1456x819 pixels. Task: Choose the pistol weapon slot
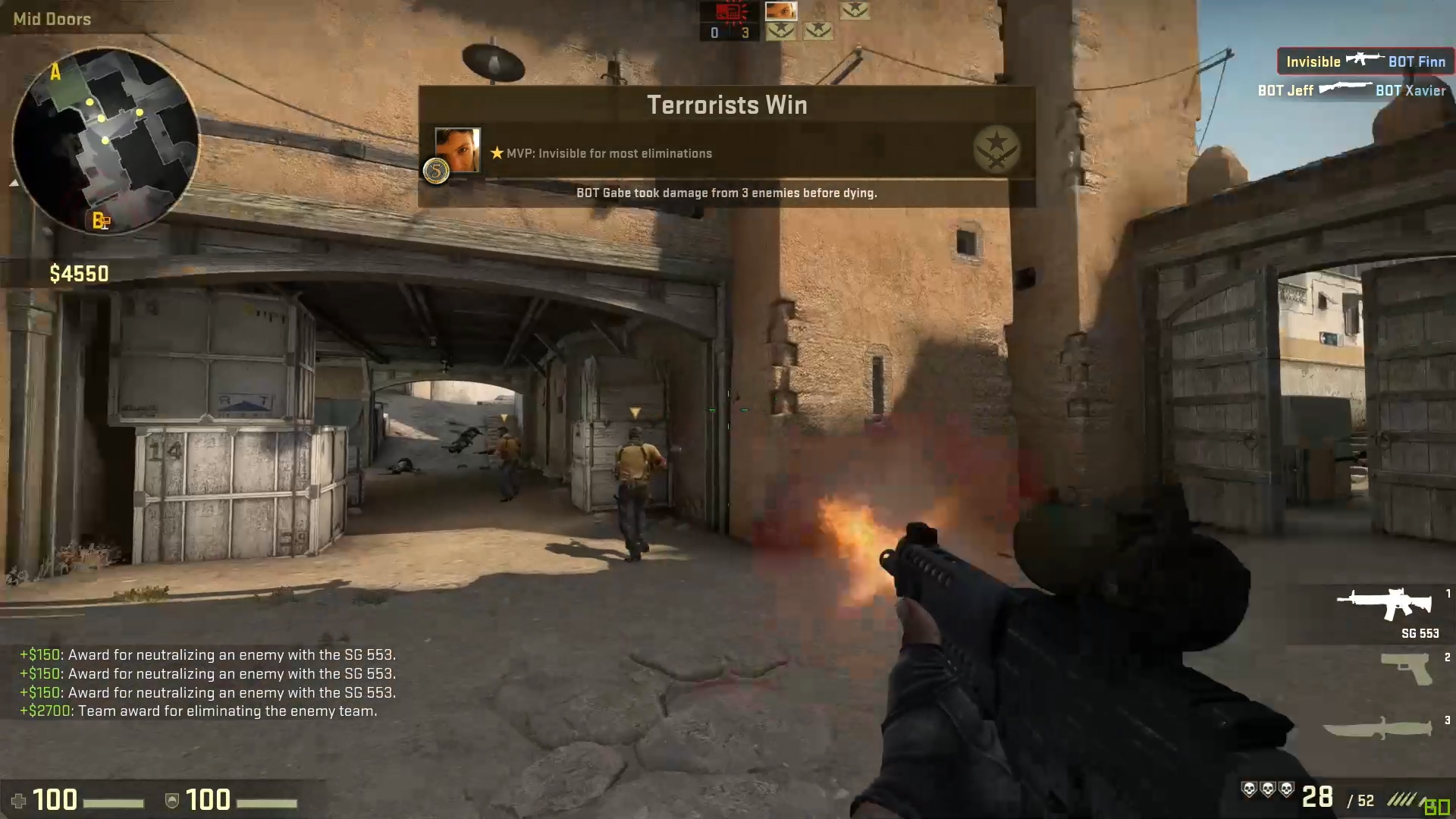click(x=1407, y=669)
